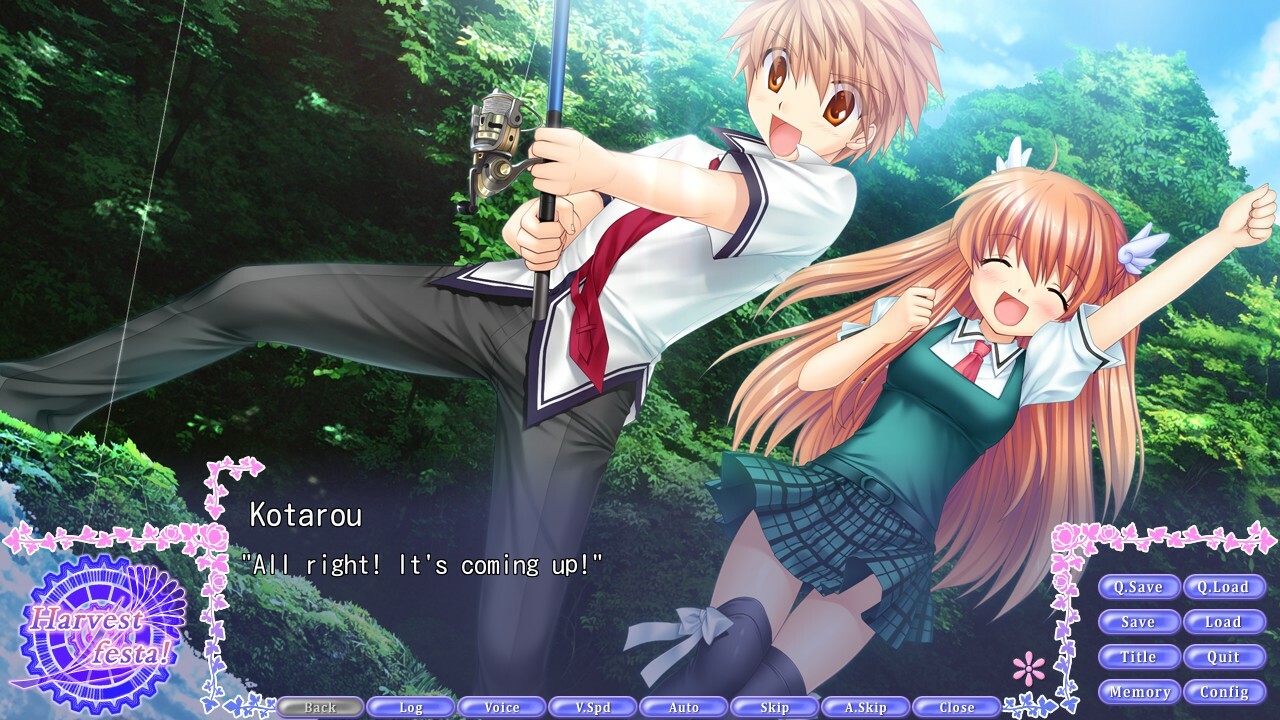Open the Memory gallery
This screenshot has width=1280, height=720.
pos(1140,691)
